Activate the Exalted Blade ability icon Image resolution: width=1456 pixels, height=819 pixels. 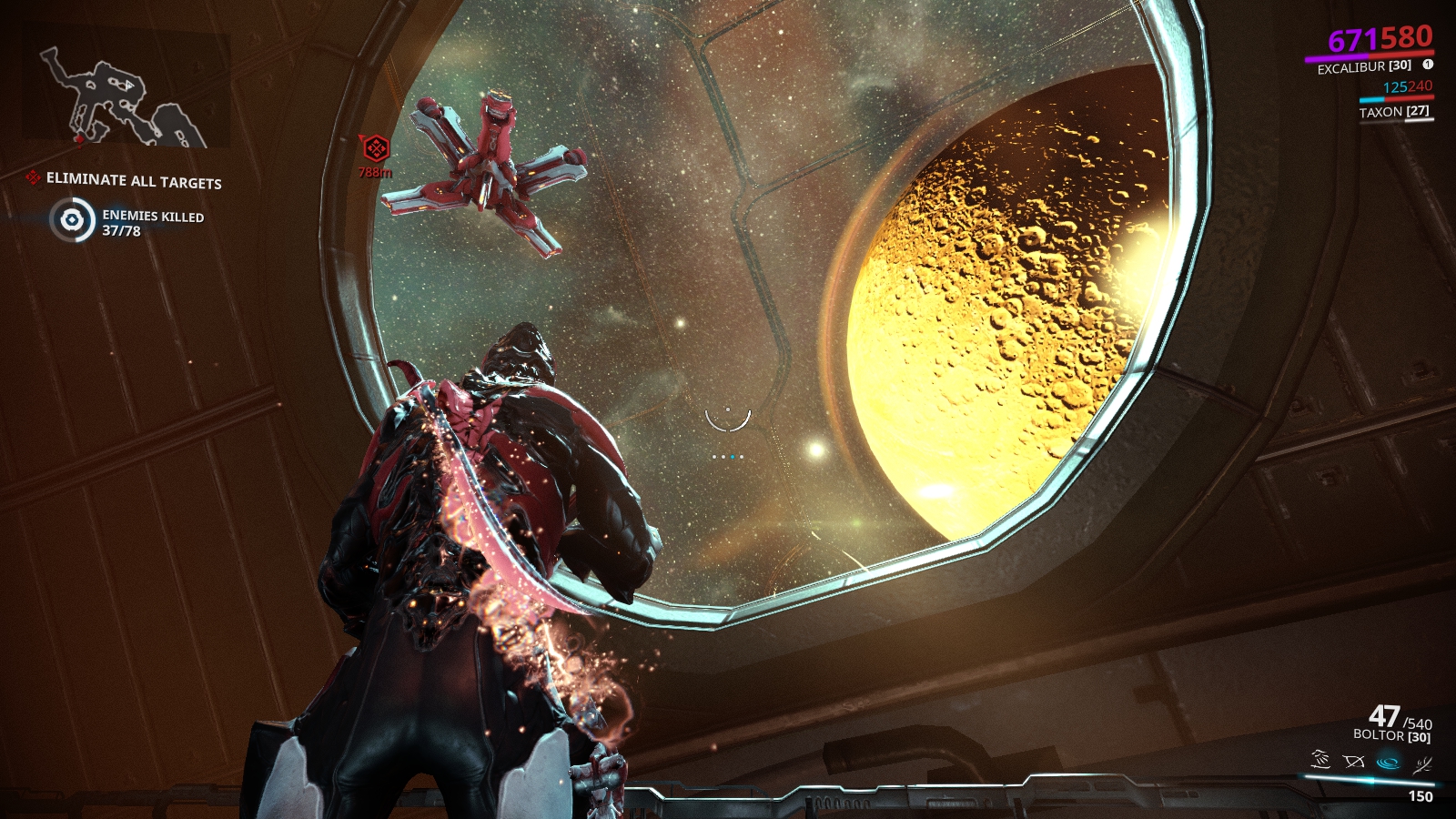pyautogui.click(x=1422, y=764)
